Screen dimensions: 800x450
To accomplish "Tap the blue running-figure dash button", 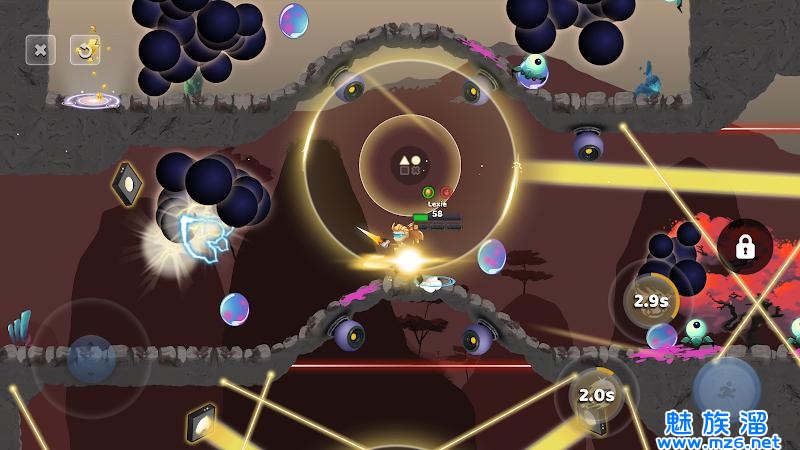I will (727, 390).
